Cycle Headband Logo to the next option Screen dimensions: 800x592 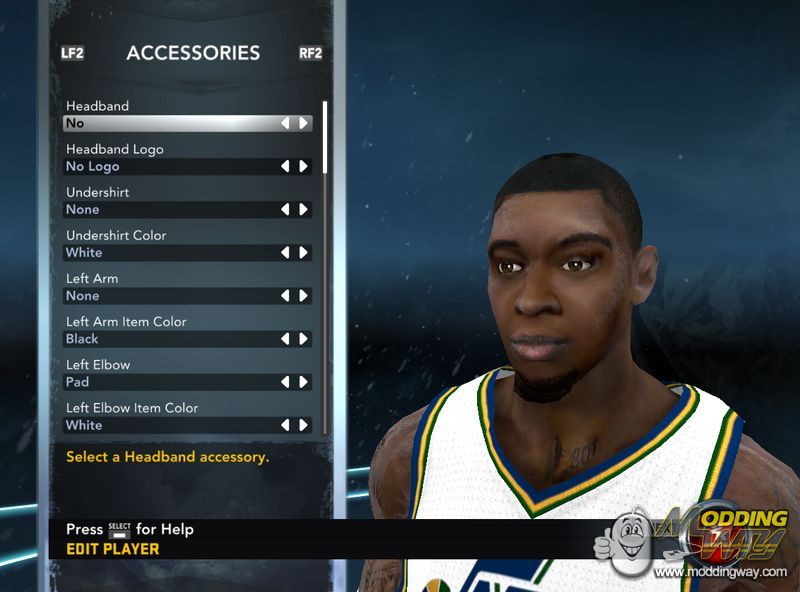tap(303, 167)
